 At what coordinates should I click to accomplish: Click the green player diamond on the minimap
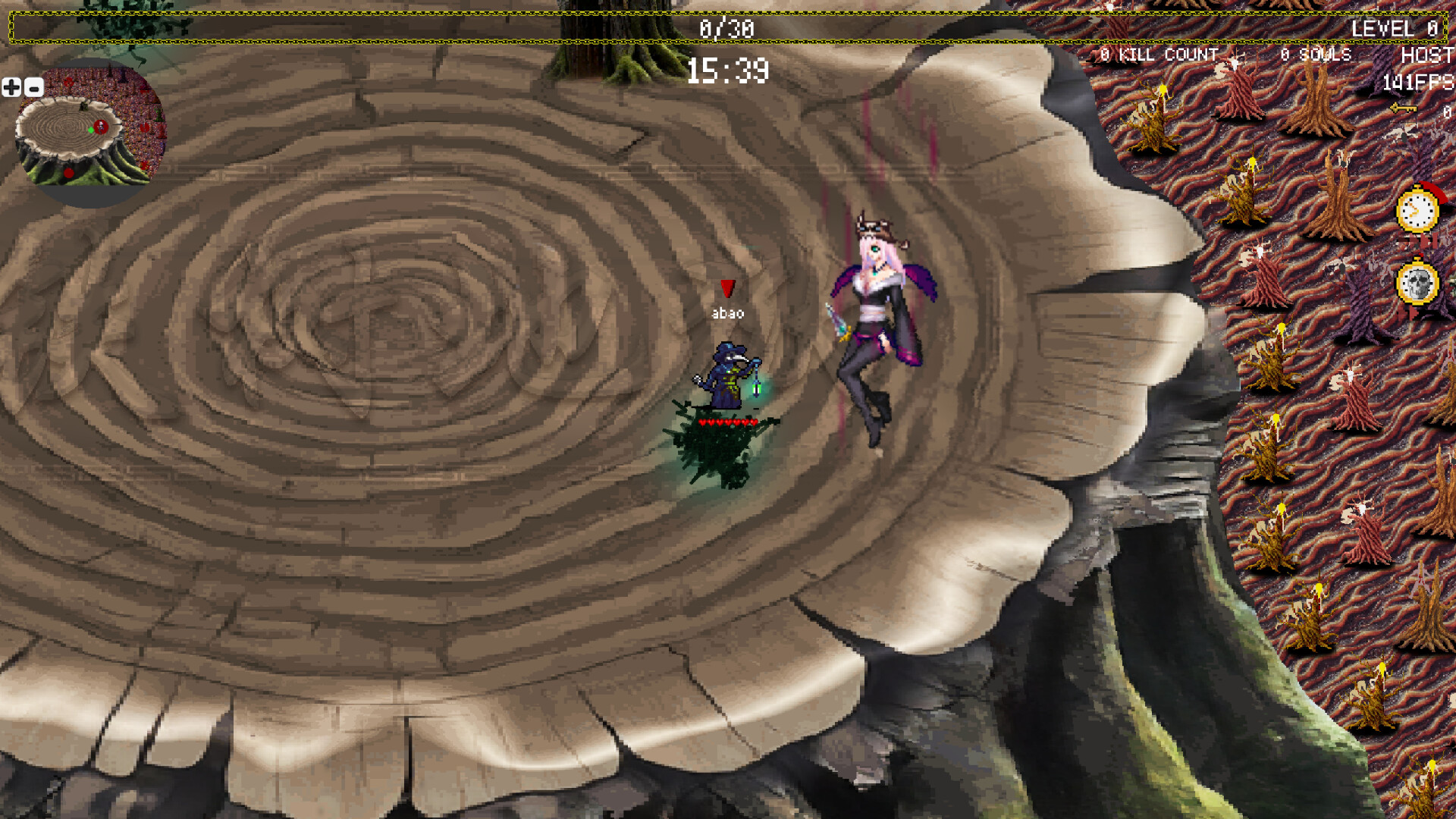93,129
